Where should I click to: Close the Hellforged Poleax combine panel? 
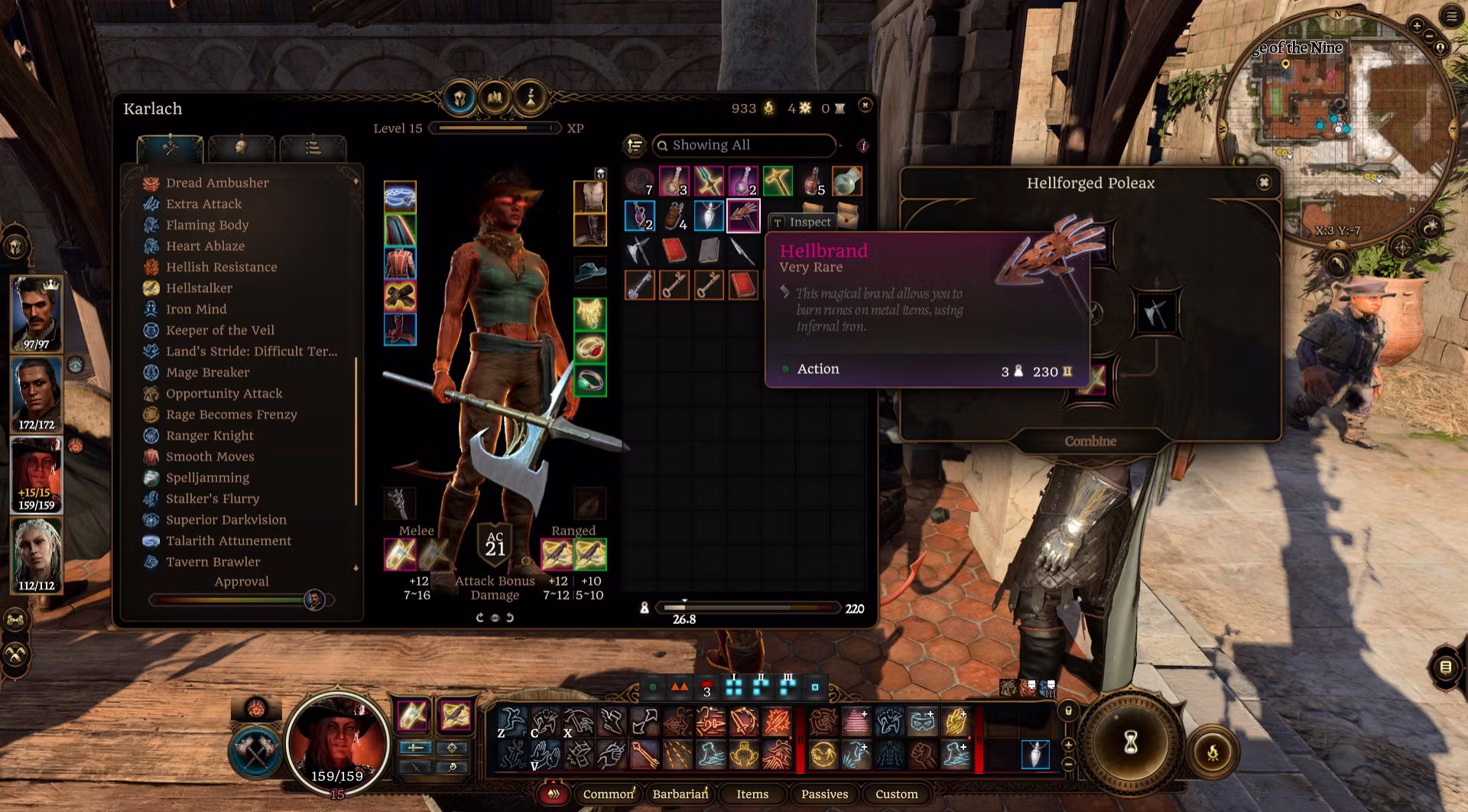(1264, 182)
